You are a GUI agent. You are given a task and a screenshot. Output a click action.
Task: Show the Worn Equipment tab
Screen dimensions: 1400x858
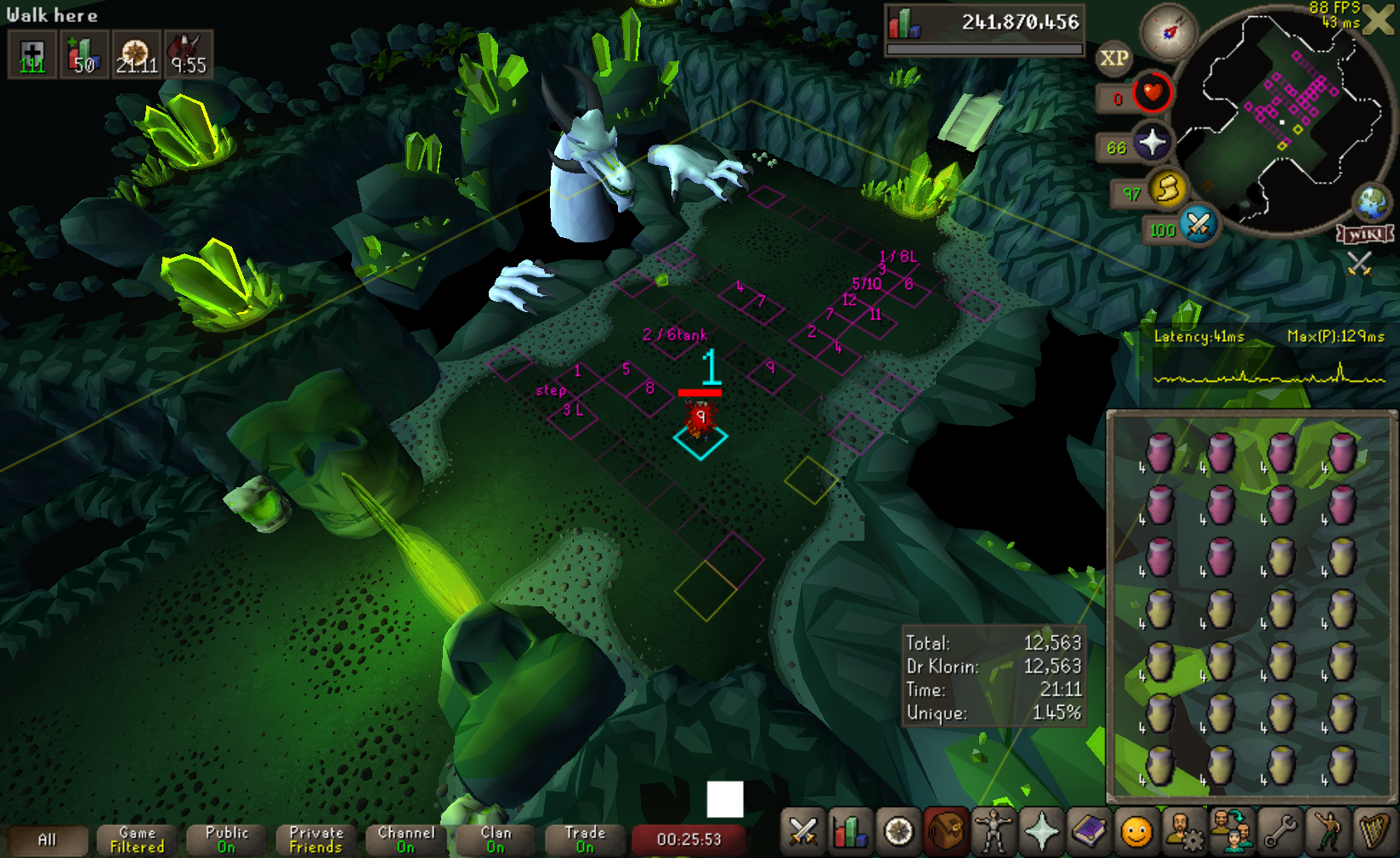tap(993, 831)
